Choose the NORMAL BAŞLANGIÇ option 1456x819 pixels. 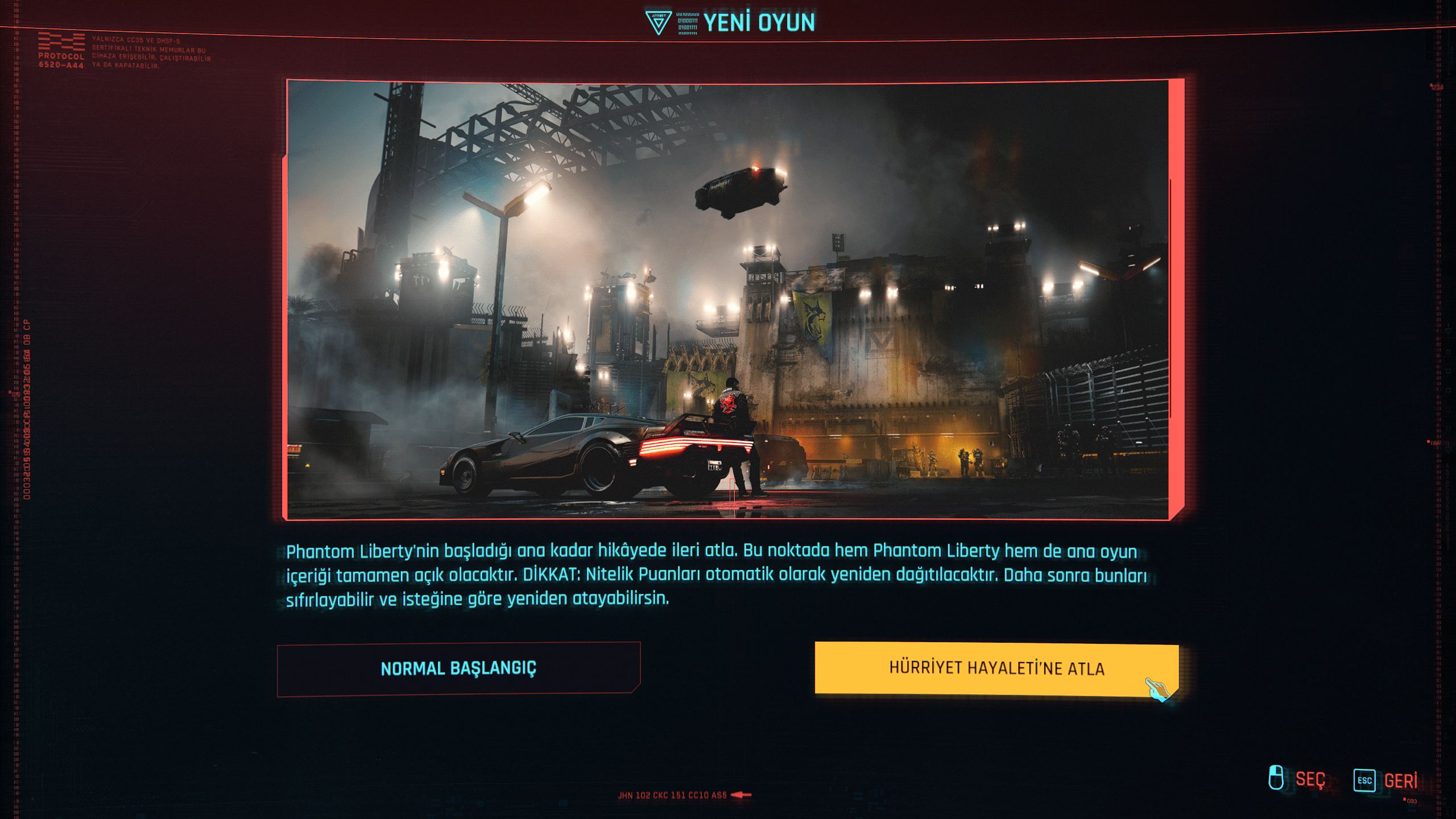coord(458,668)
